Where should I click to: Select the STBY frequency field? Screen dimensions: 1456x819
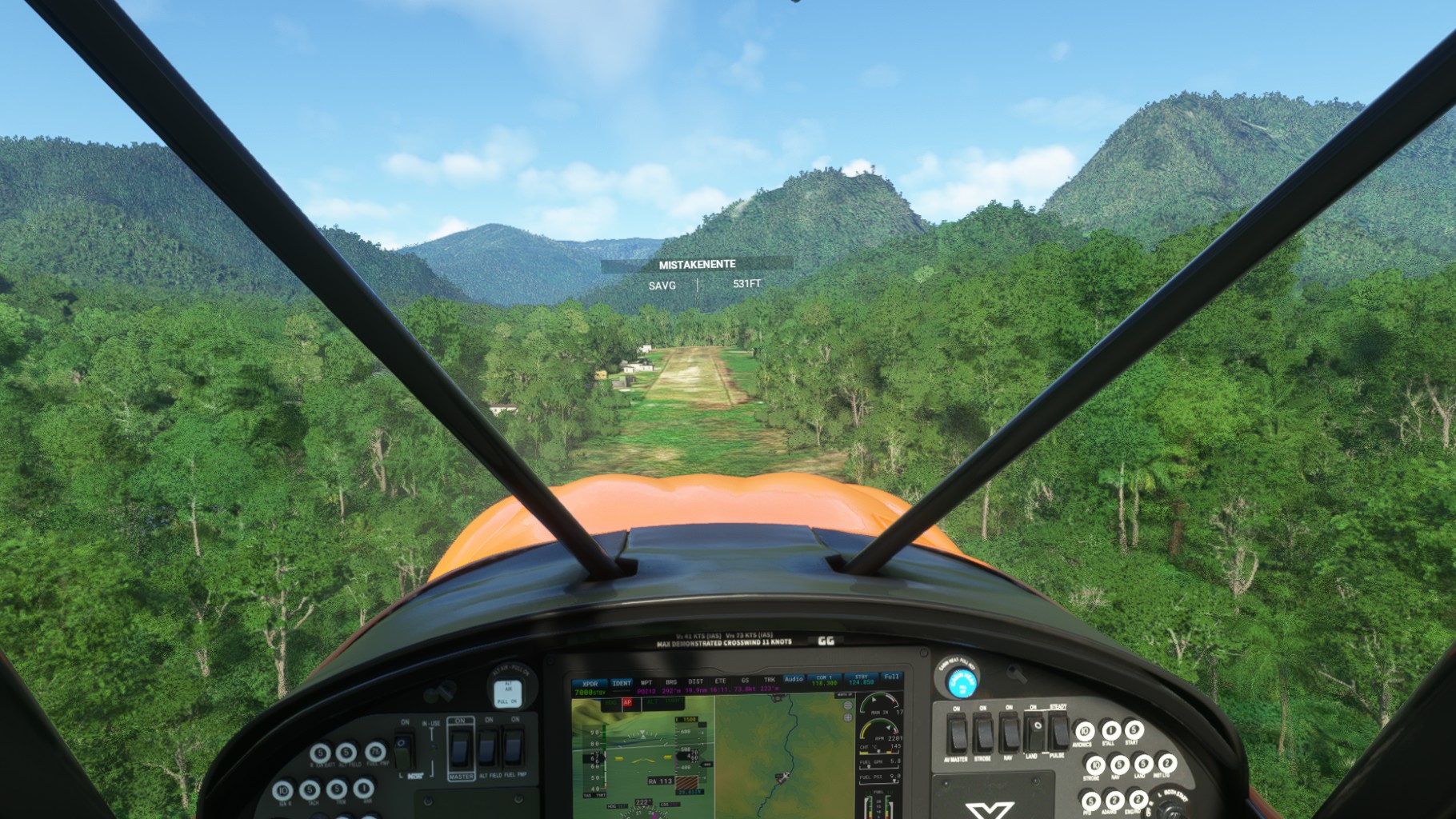point(862,680)
